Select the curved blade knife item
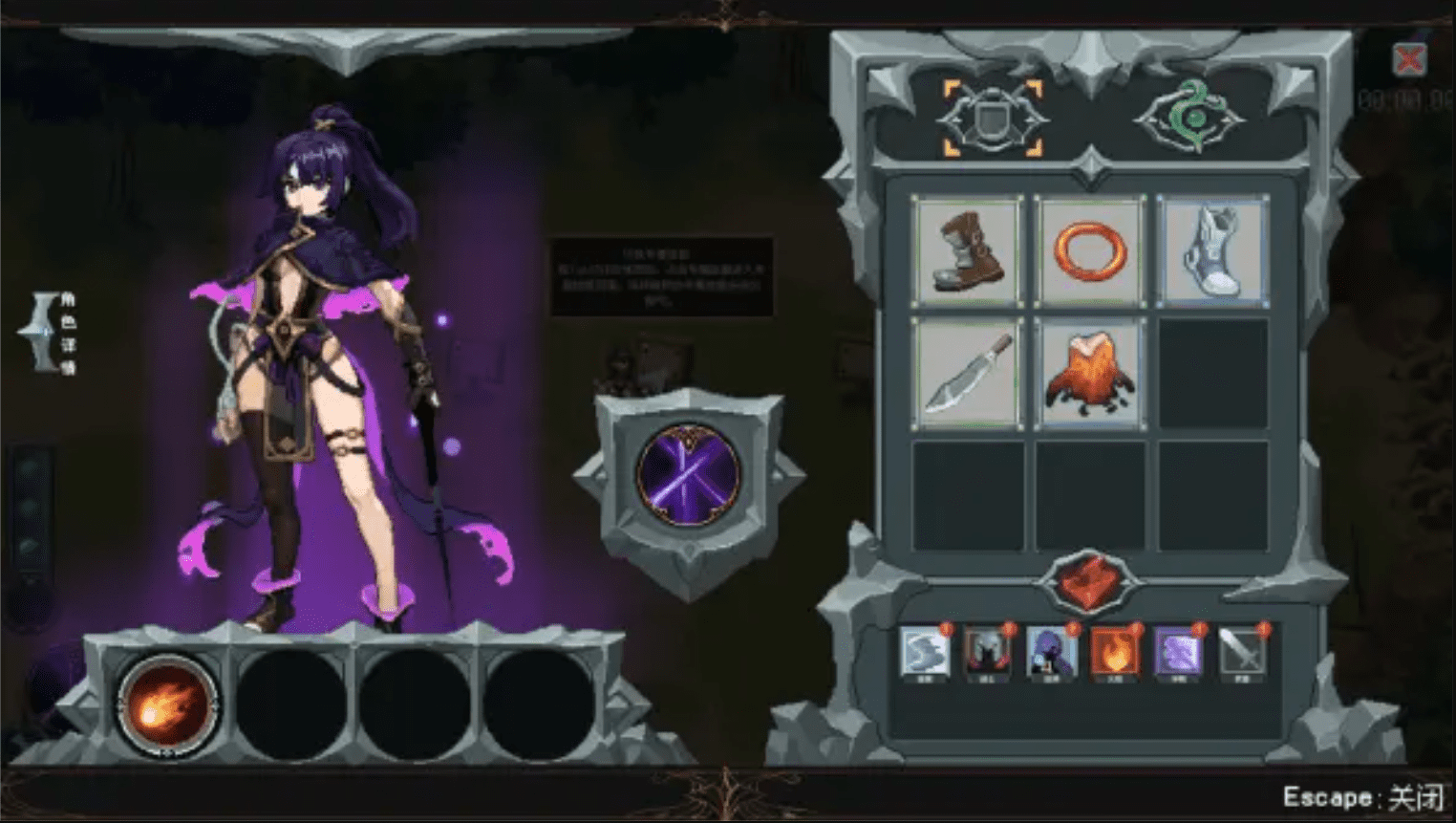 967,374
